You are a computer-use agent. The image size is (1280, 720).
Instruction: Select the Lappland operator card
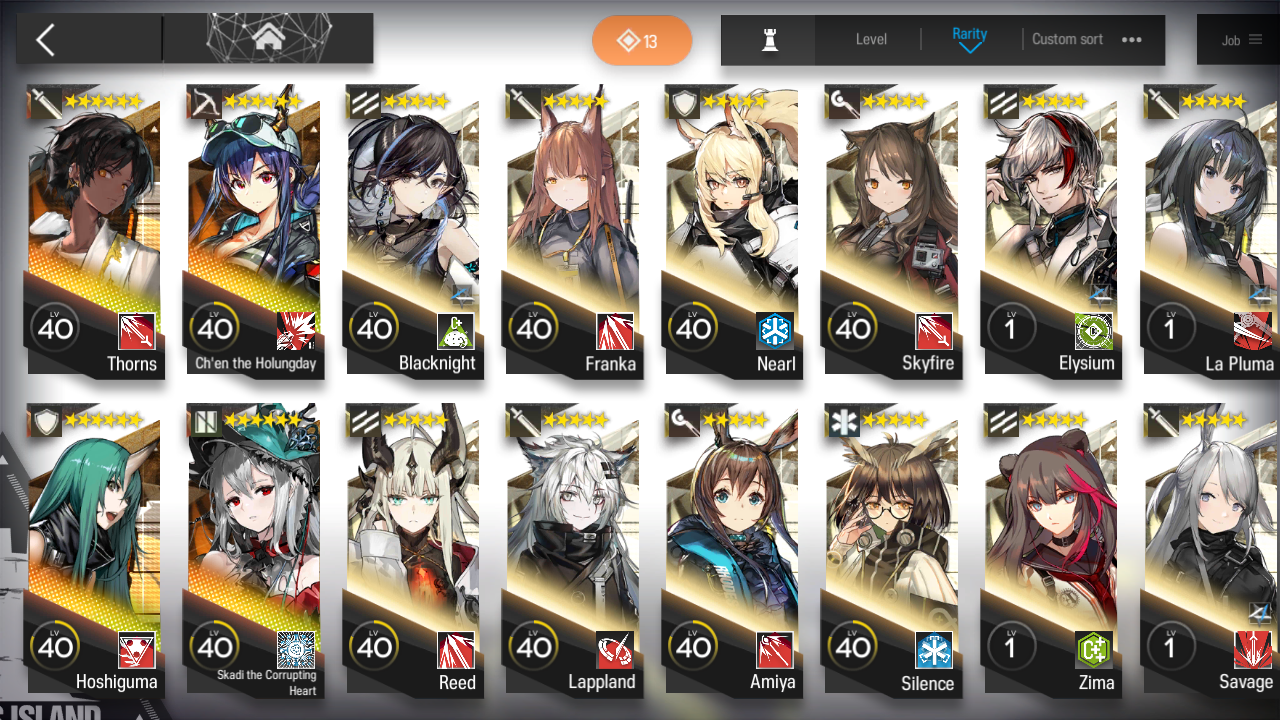click(572, 550)
